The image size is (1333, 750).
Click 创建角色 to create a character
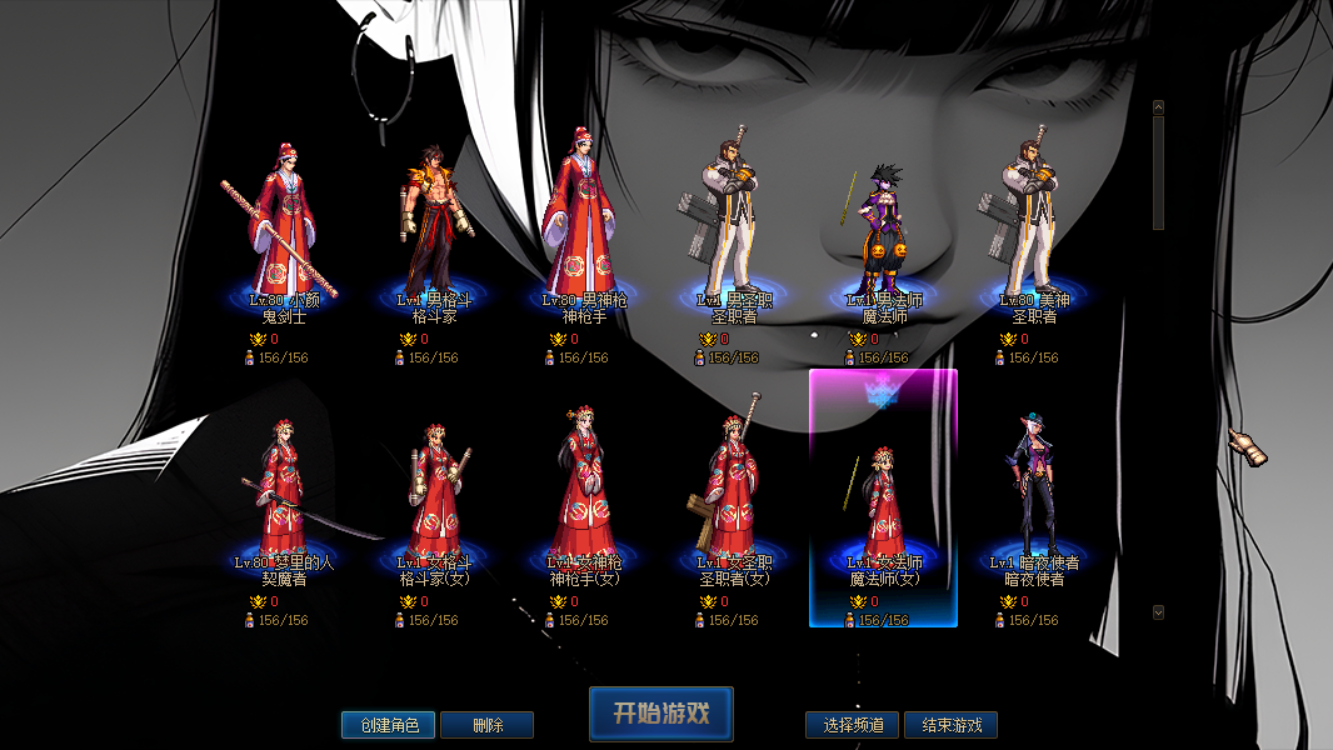pos(388,724)
